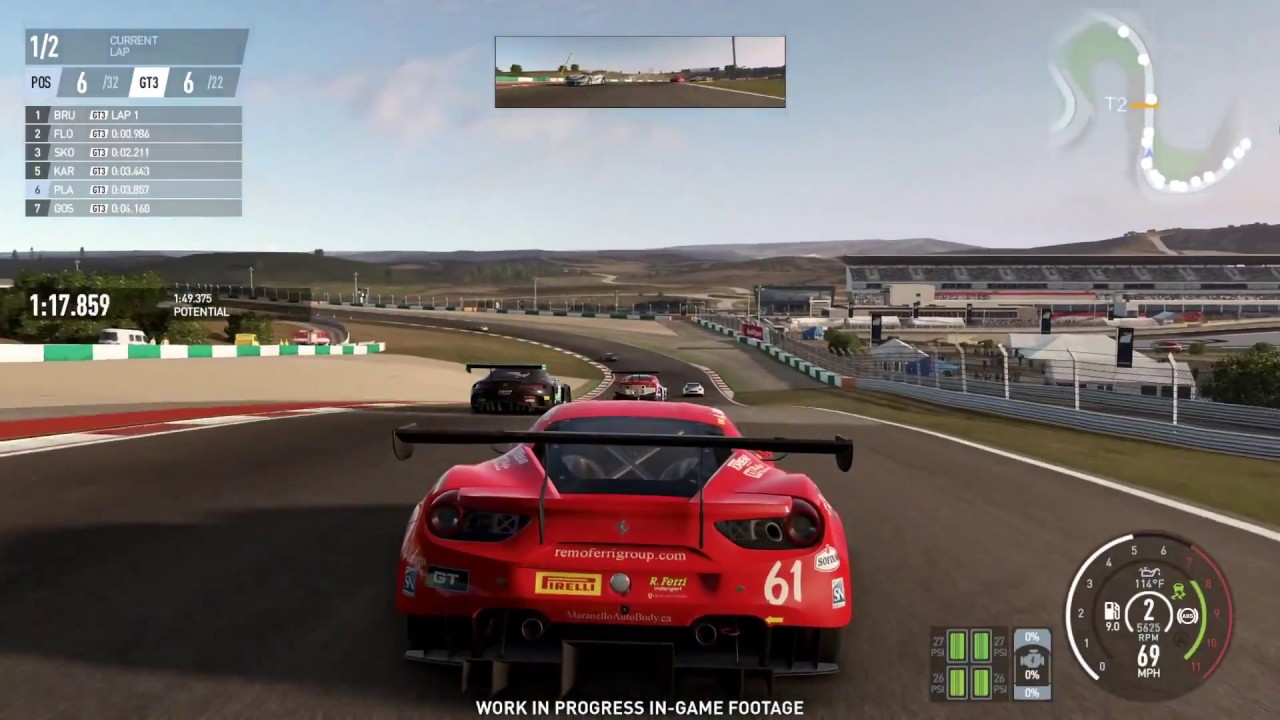Select the steering wheel icon near the rev bar

pyautogui.click(x=1178, y=638)
